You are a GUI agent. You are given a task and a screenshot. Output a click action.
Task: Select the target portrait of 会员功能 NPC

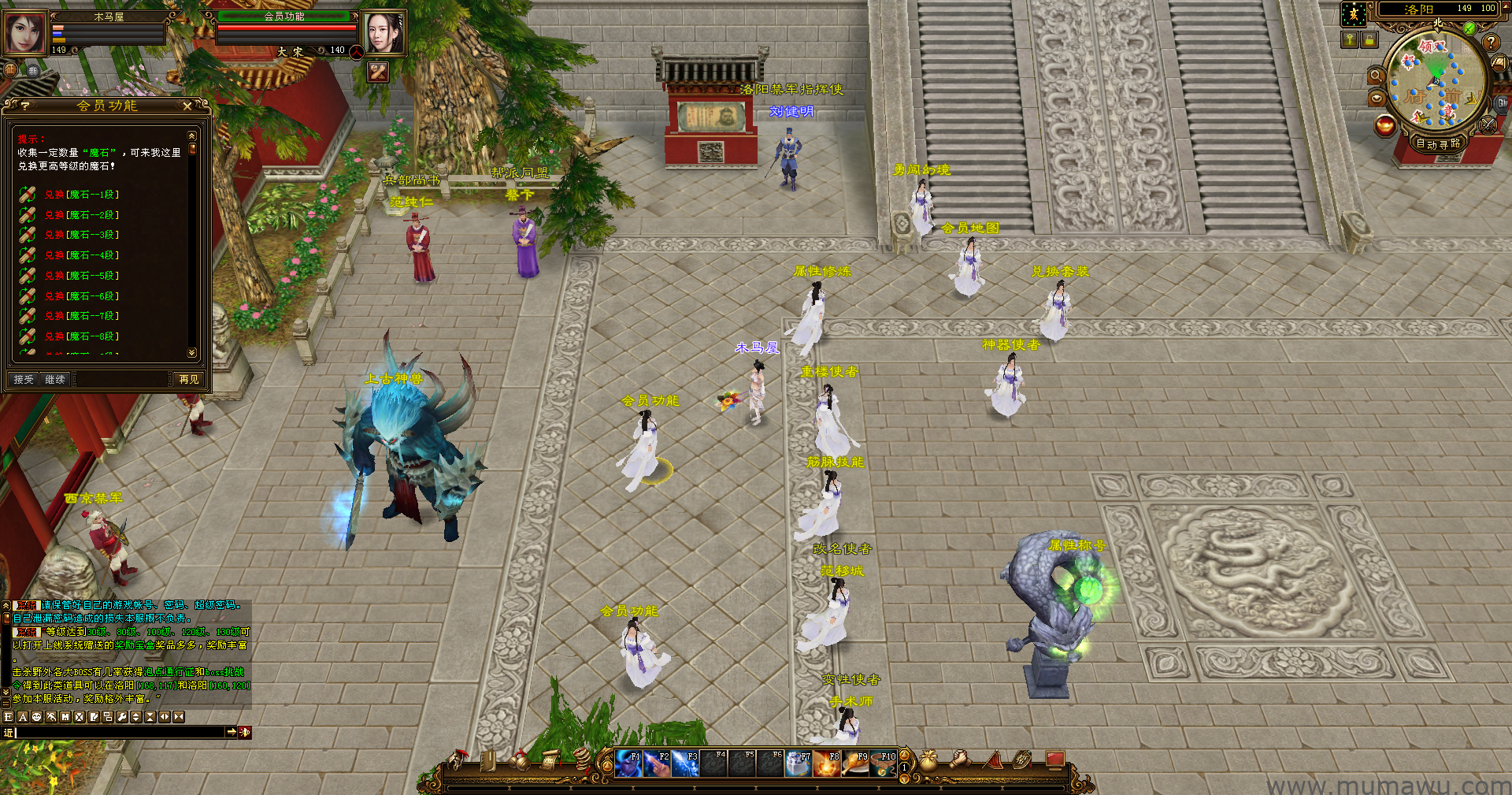point(384,33)
